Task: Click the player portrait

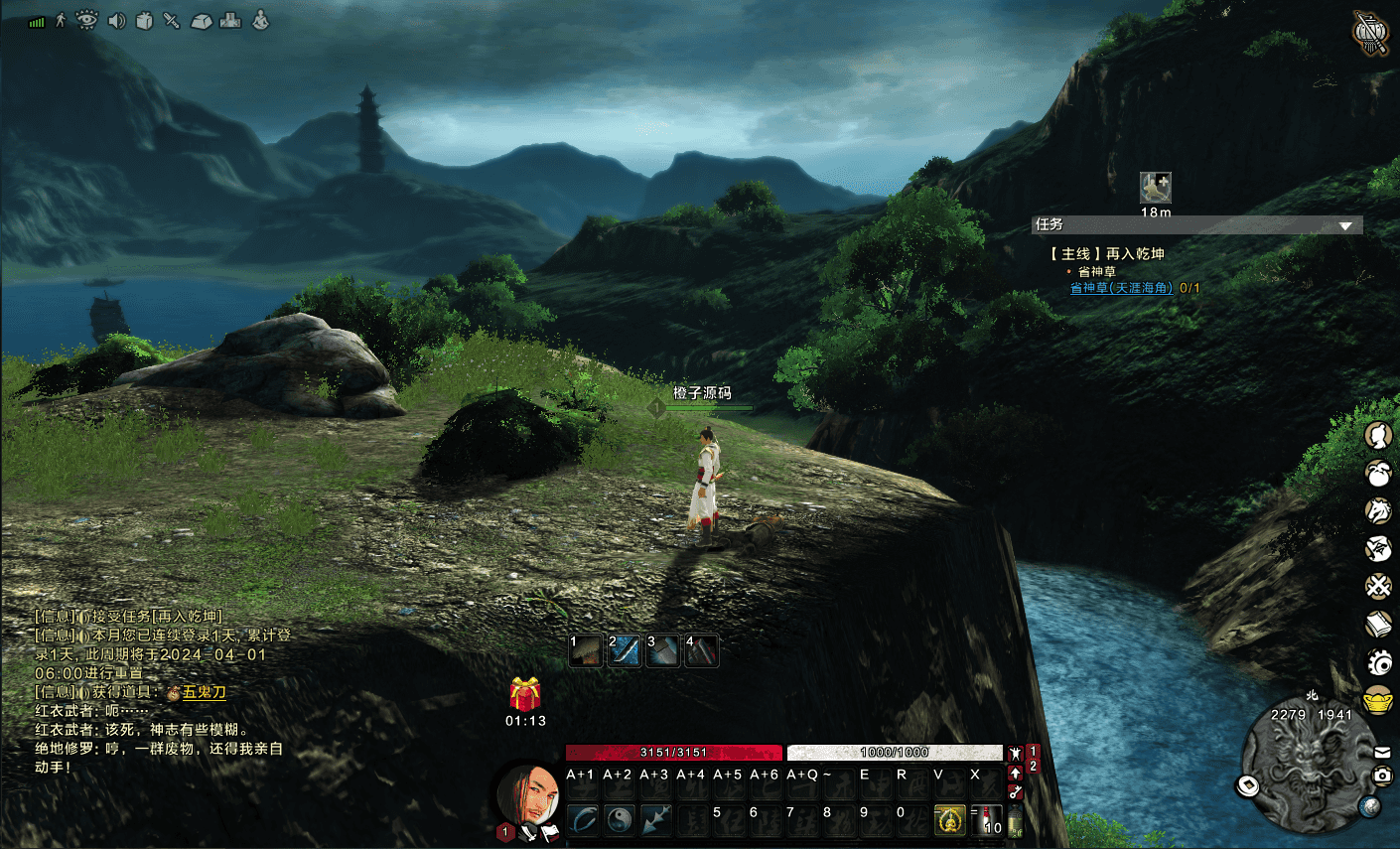Action: click(527, 794)
